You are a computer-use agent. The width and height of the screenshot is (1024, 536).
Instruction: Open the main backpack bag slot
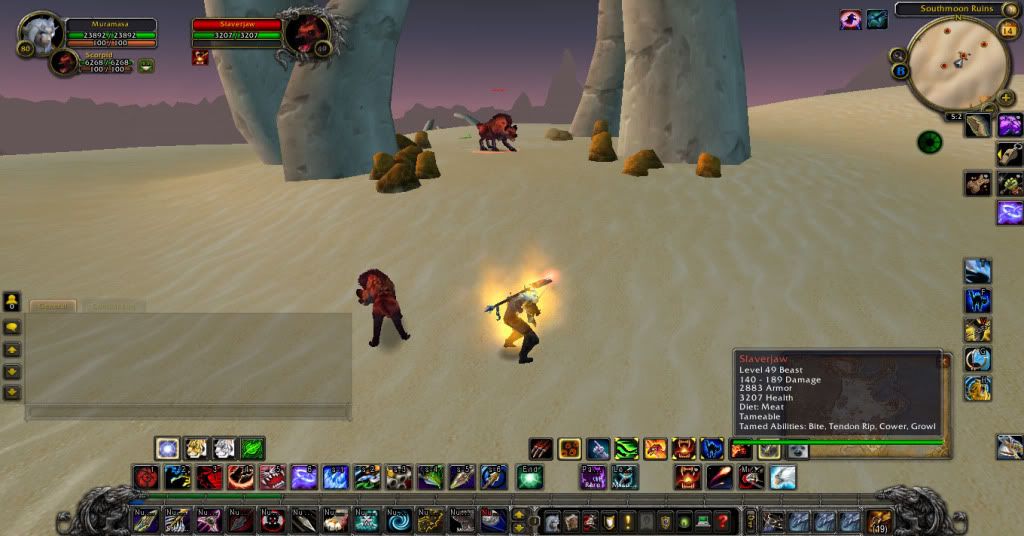coord(879,521)
